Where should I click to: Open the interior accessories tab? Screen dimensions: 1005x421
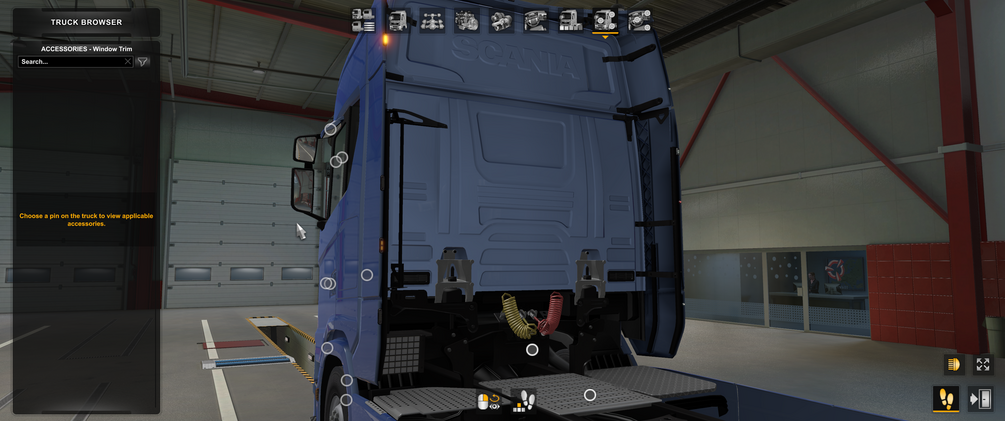tap(639, 20)
